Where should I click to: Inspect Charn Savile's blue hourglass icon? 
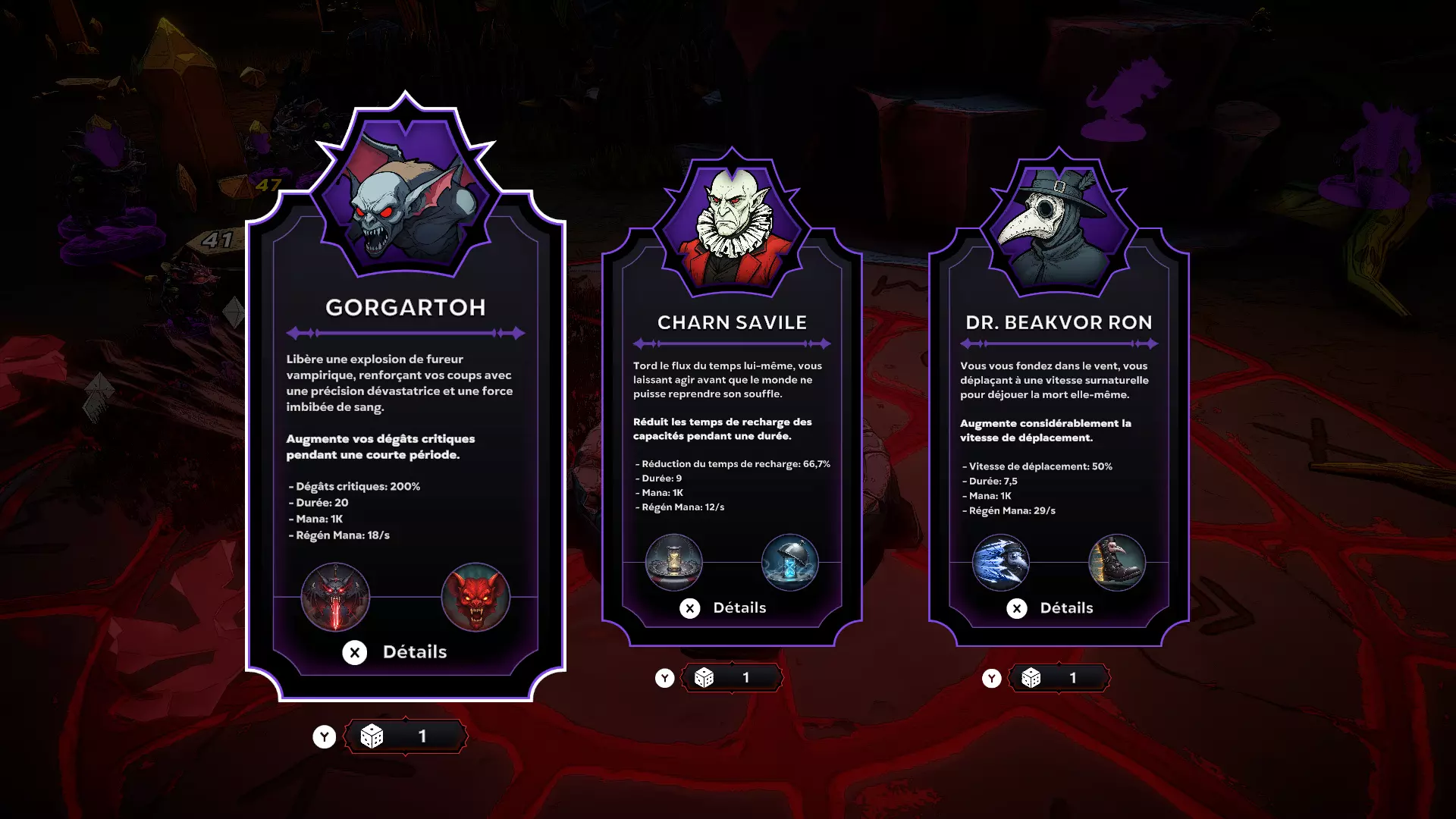(x=789, y=563)
